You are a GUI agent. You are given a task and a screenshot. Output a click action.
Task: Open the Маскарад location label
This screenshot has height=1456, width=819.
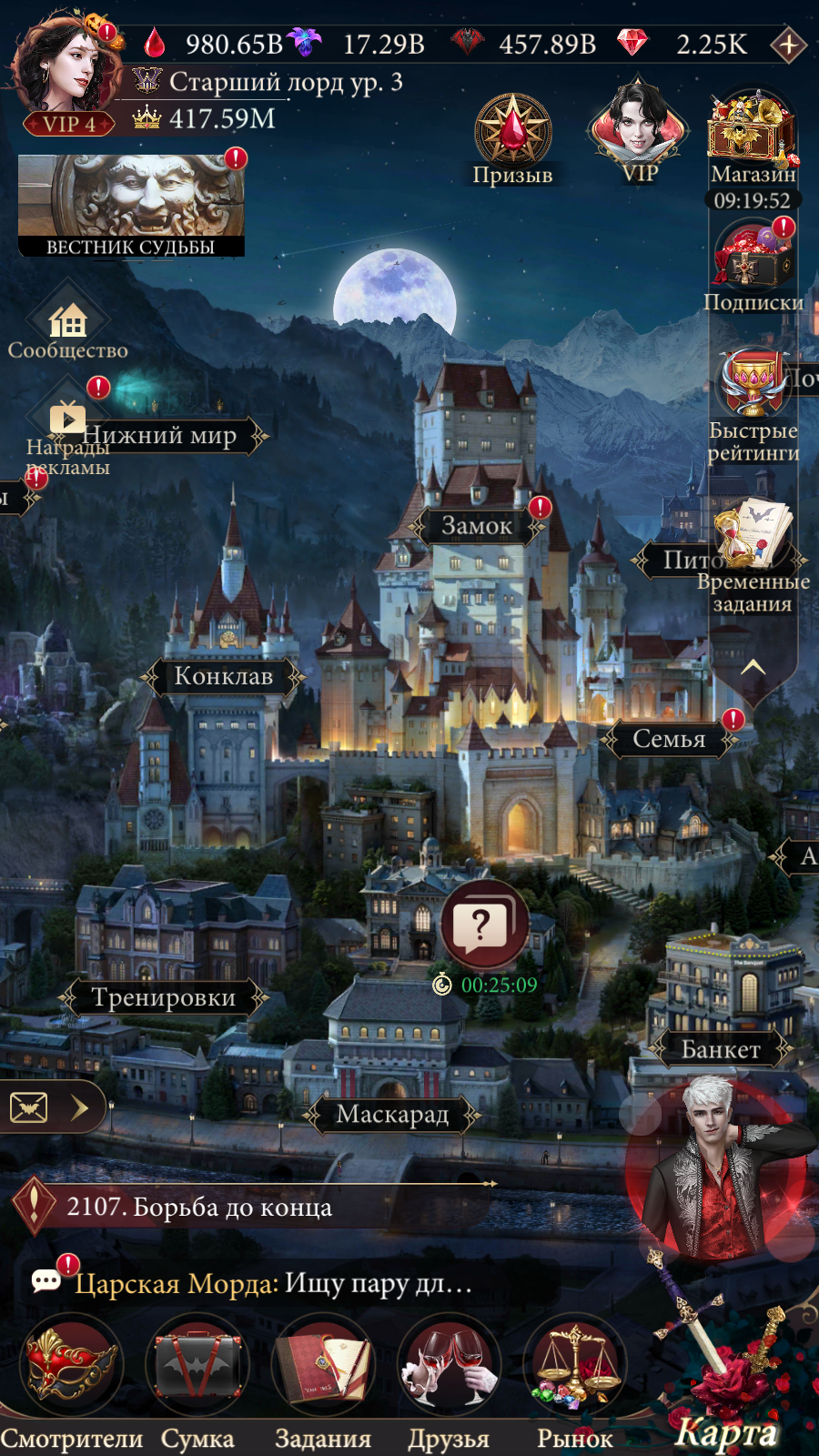392,1114
